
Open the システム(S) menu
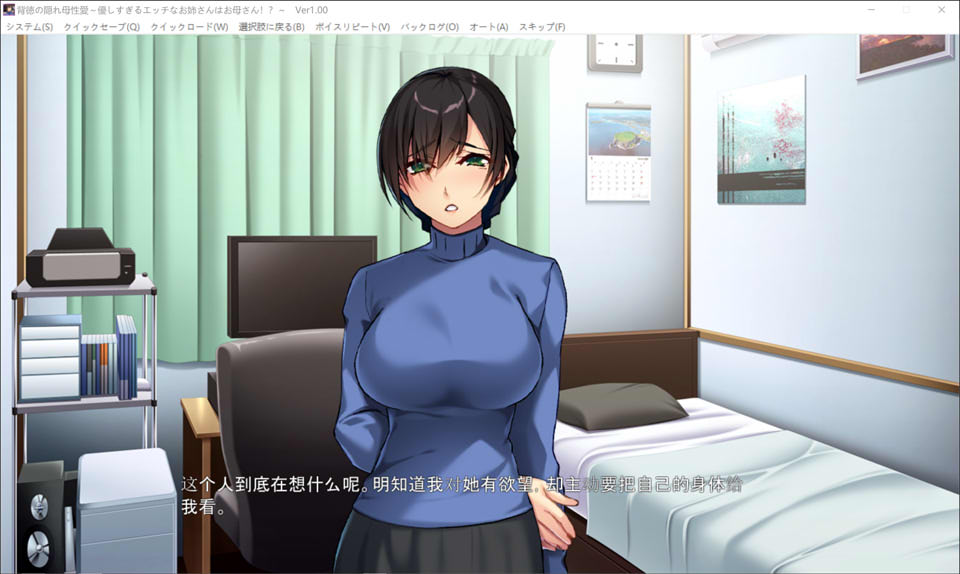(29, 27)
